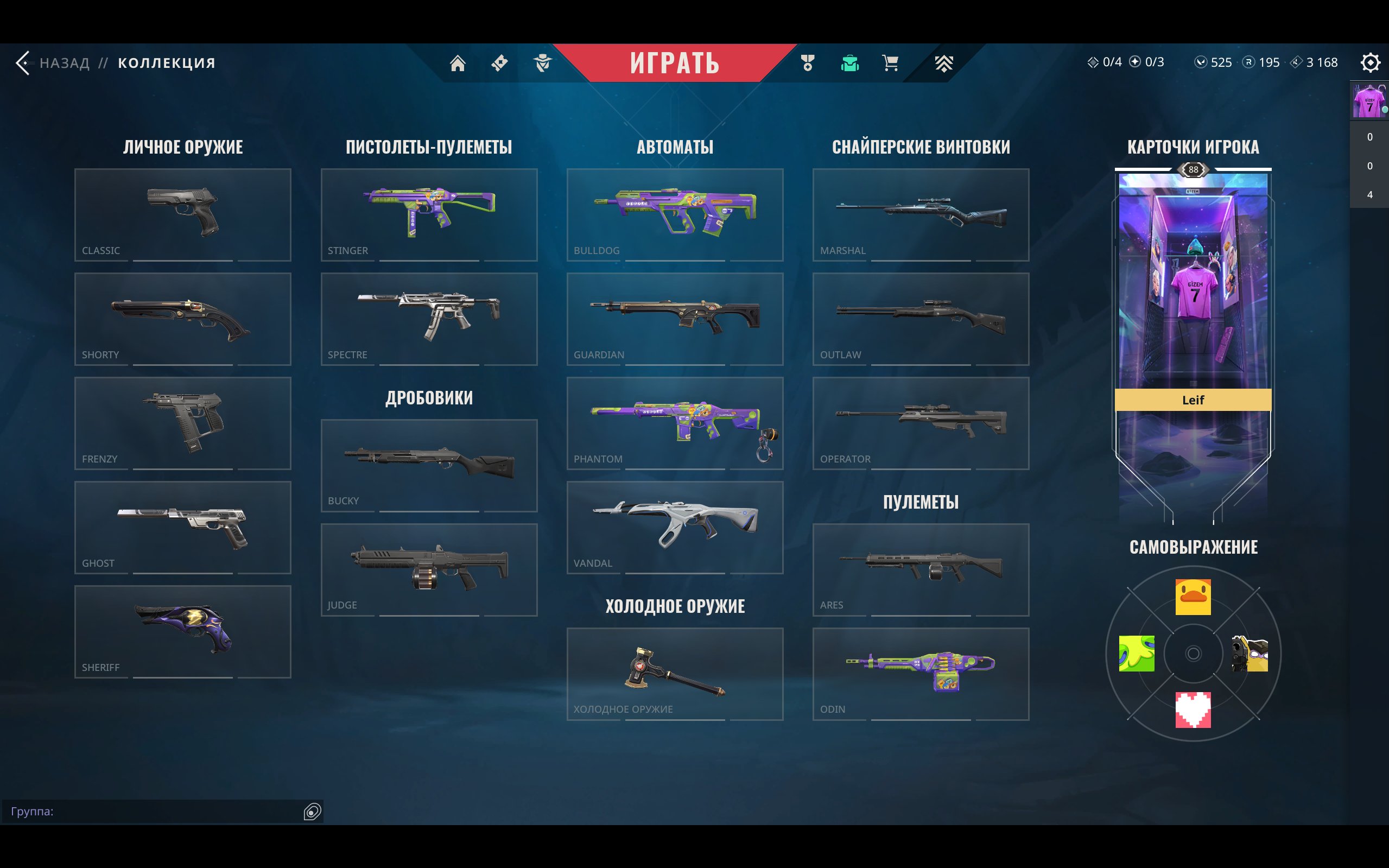Viewport: 1389px width, 868px height.
Task: Select the duck spray in expression wheel
Action: click(1194, 597)
